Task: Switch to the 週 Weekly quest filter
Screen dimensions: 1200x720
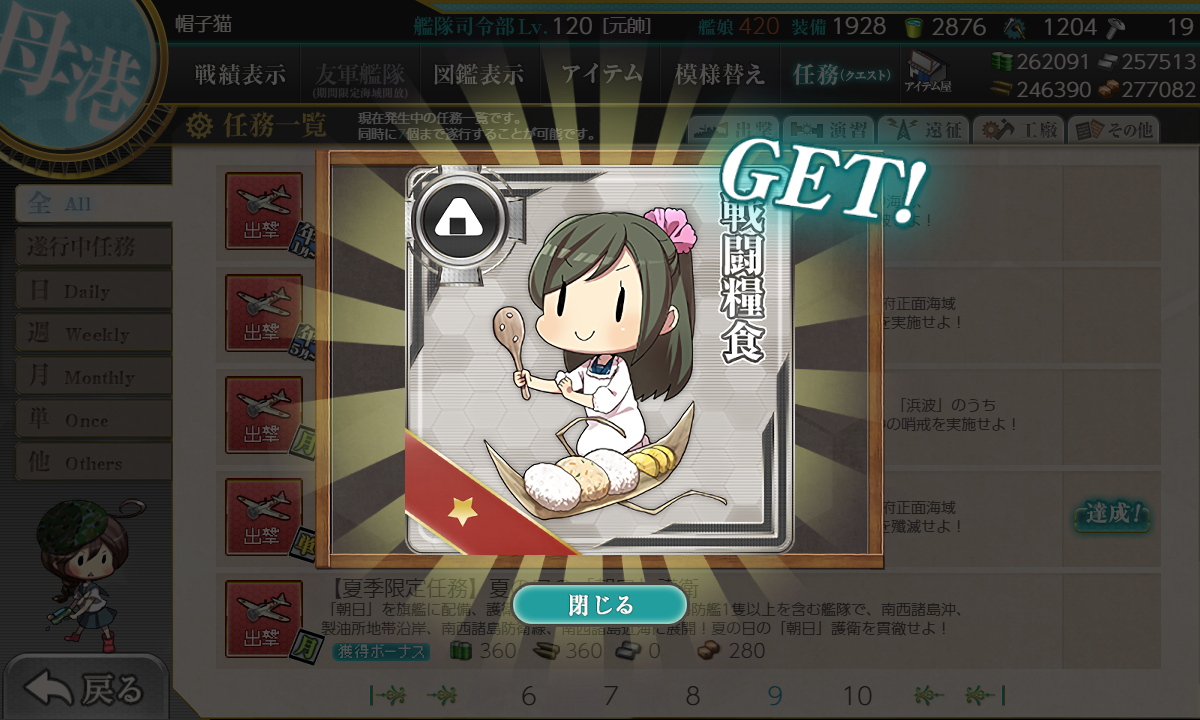Action: pos(92,334)
